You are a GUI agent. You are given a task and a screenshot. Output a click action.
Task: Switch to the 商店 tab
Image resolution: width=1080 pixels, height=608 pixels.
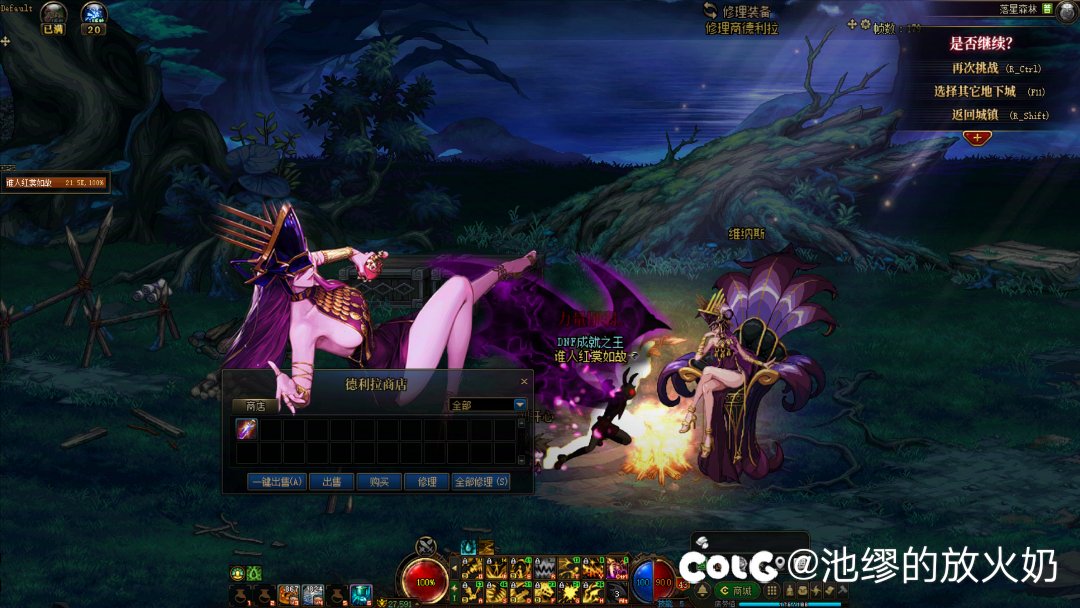pos(255,406)
